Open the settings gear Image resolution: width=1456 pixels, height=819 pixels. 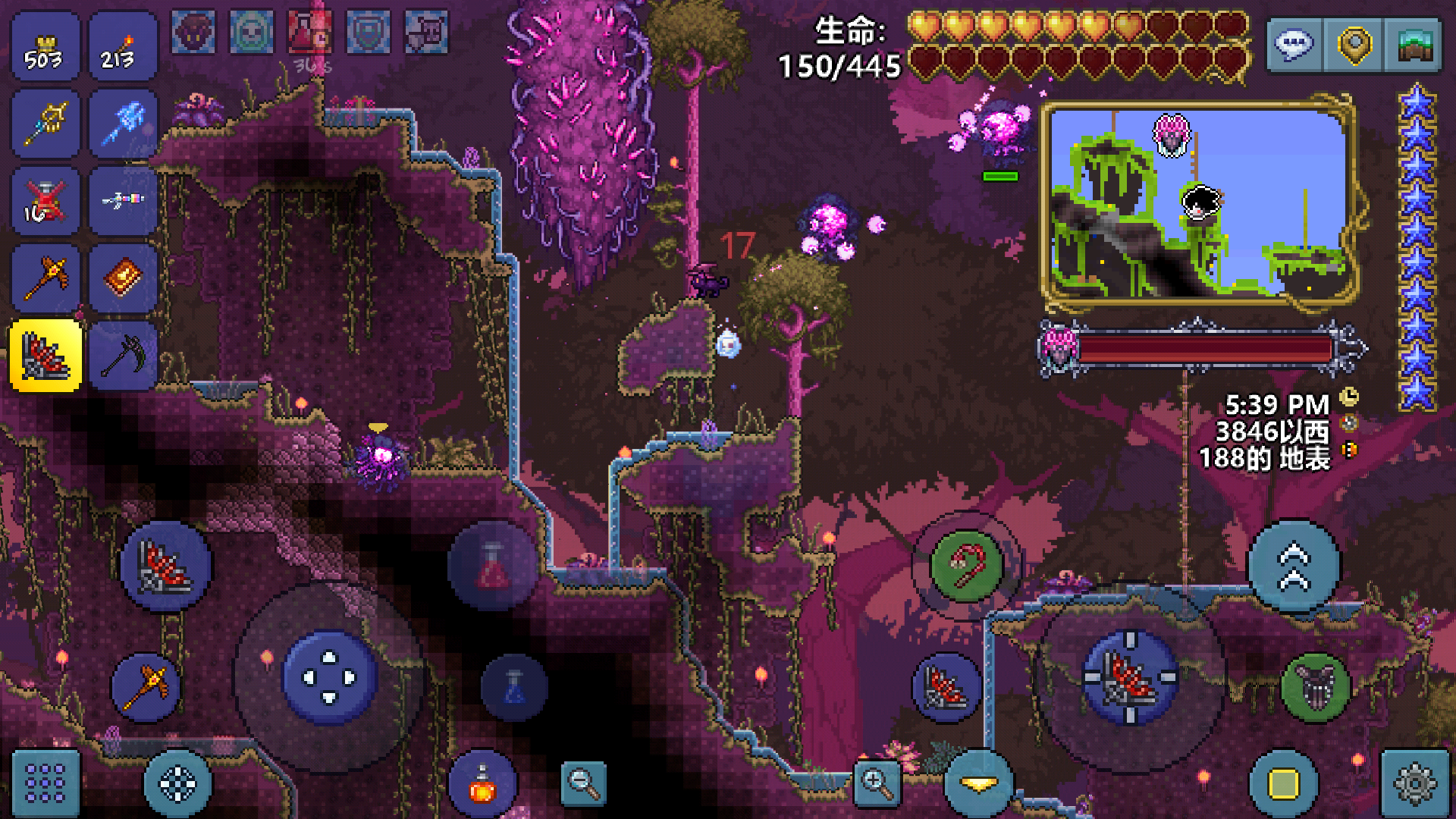tap(1415, 783)
